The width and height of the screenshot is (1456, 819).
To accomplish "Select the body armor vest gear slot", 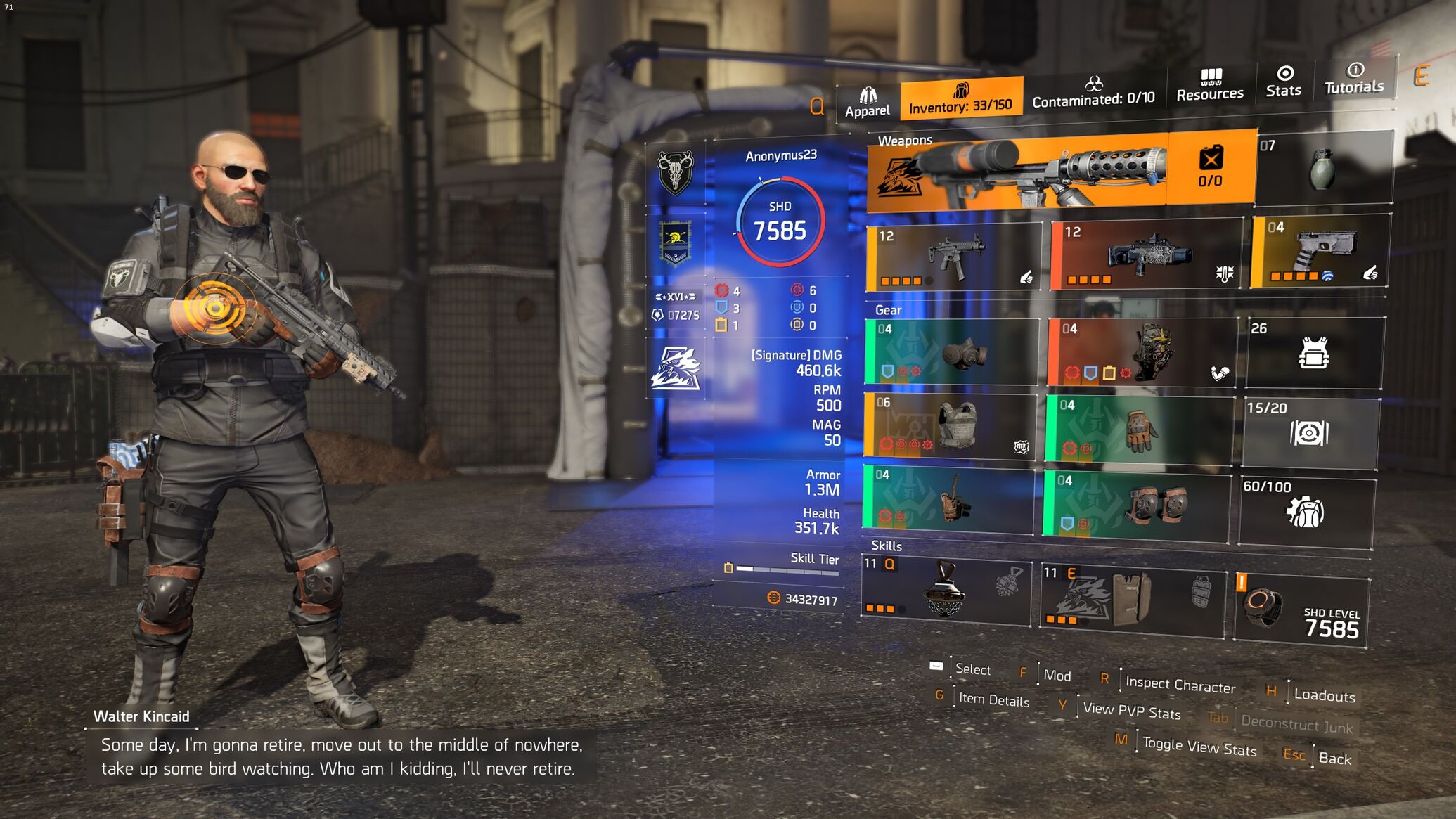I will (950, 427).
